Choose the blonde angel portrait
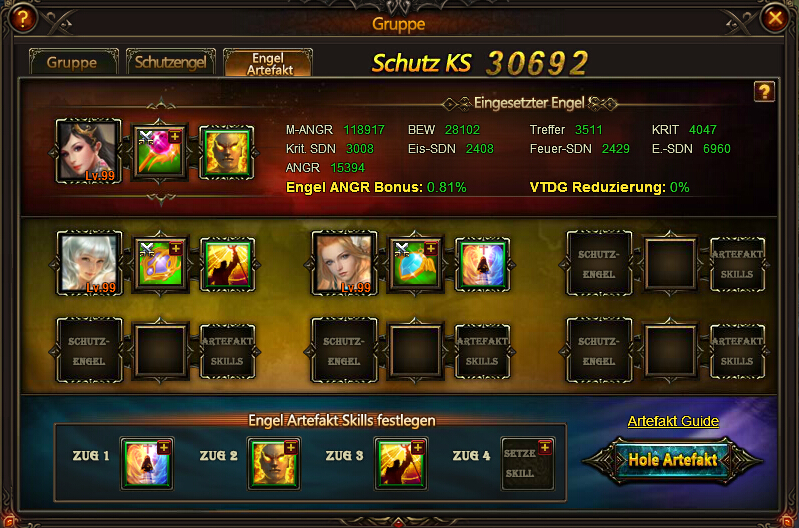This screenshot has height=528, width=799. tap(343, 263)
